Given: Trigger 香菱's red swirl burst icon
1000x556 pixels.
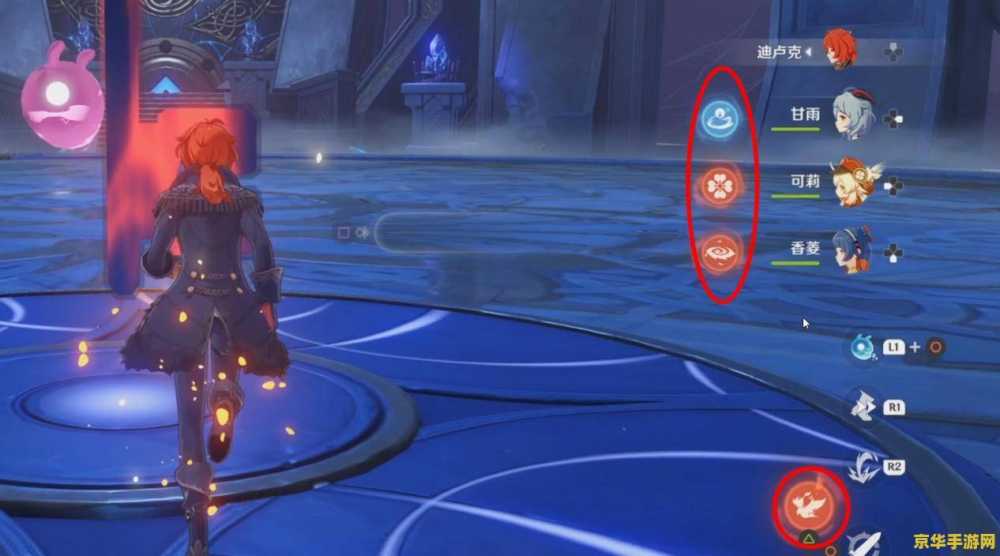Looking at the screenshot, I should 718,250.
